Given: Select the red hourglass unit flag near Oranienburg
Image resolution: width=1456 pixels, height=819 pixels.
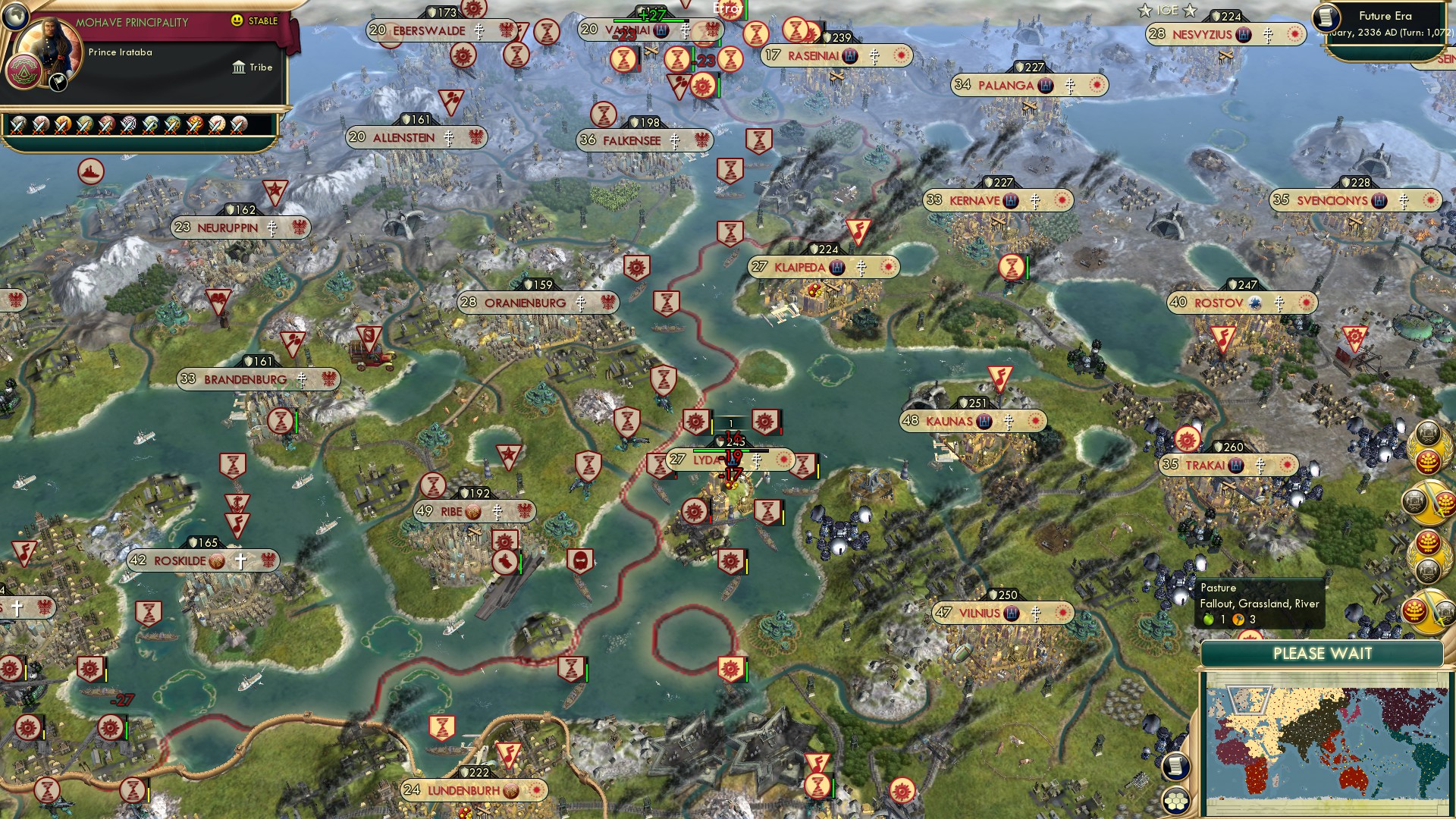Looking at the screenshot, I should (668, 303).
